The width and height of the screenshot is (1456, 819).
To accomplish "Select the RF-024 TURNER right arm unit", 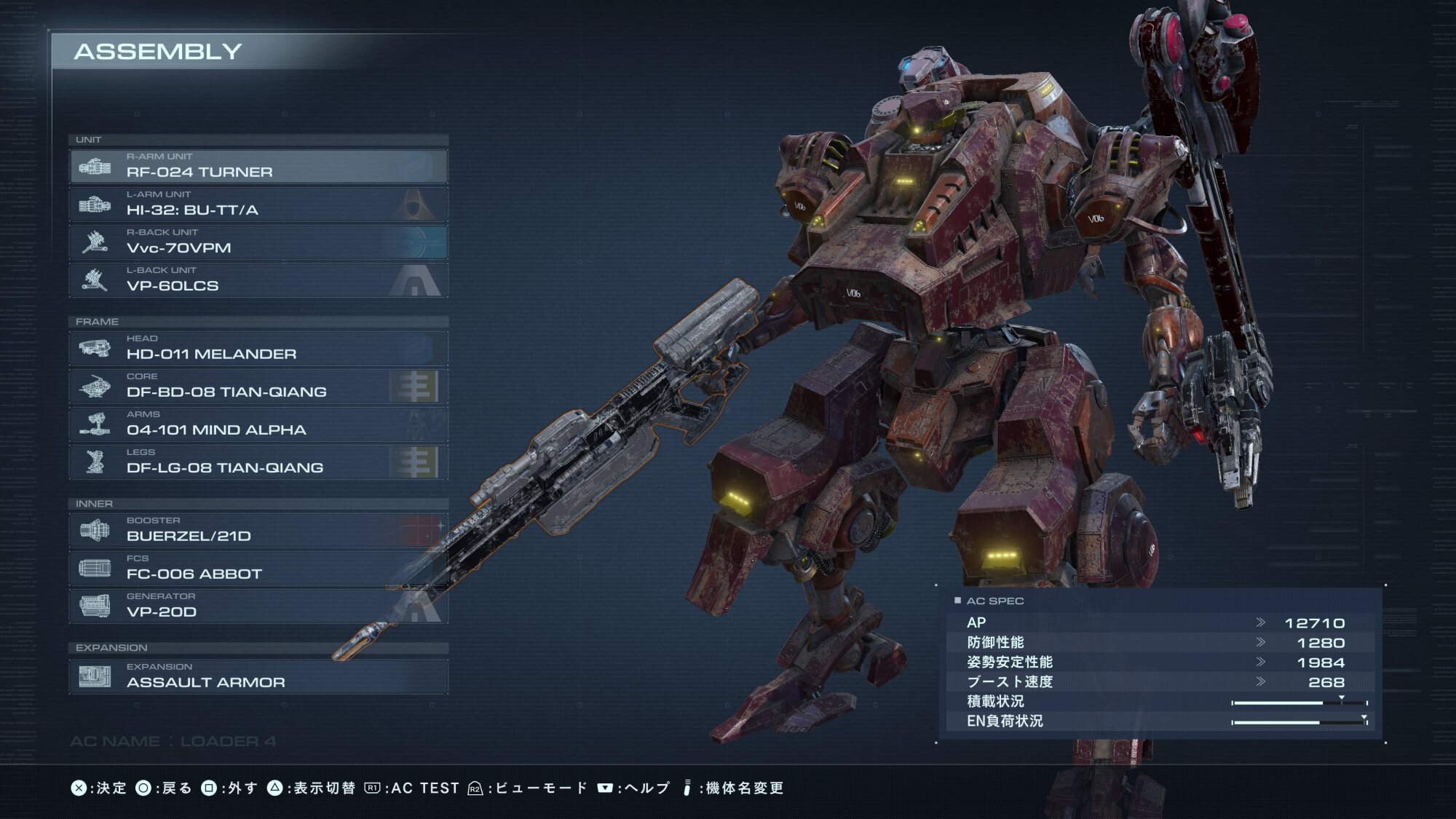I will 258,167.
